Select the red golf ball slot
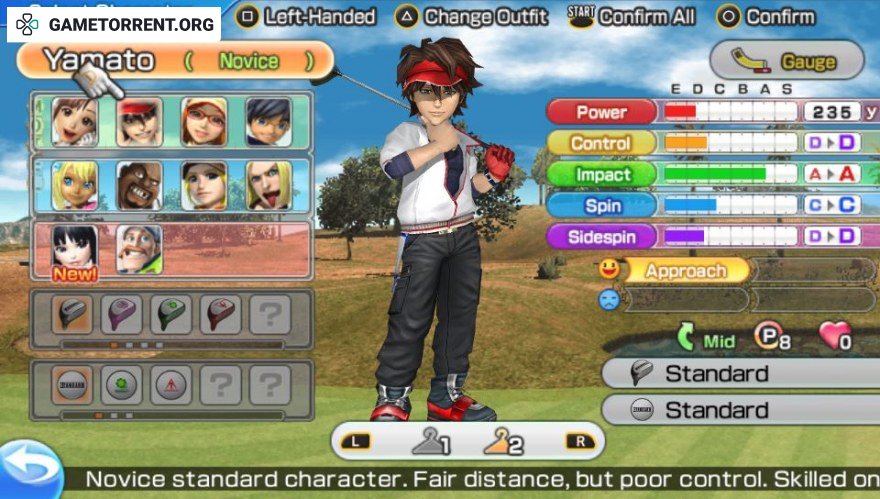This screenshot has height=499, width=880. 171,384
